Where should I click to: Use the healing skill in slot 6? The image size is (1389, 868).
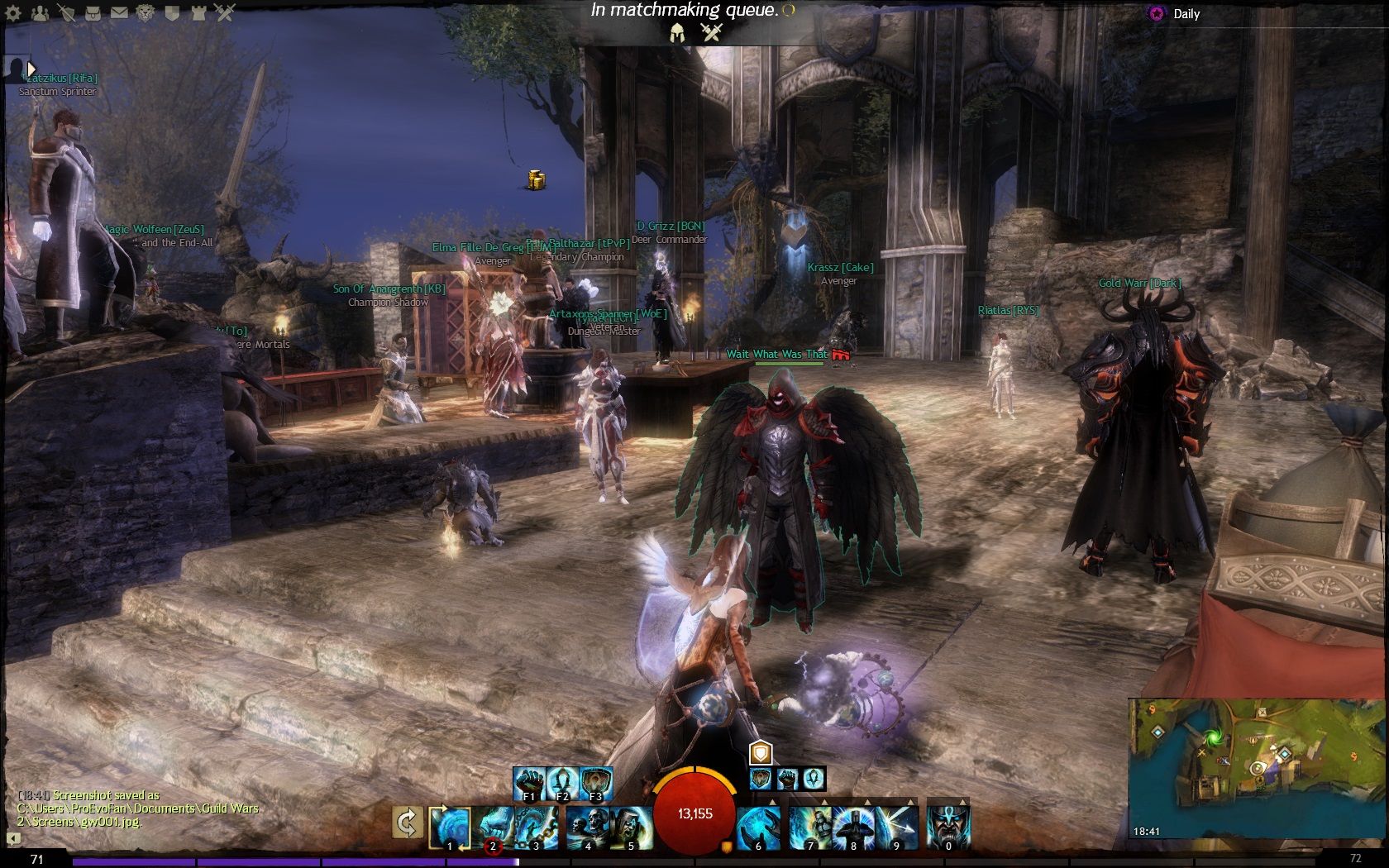point(758,827)
